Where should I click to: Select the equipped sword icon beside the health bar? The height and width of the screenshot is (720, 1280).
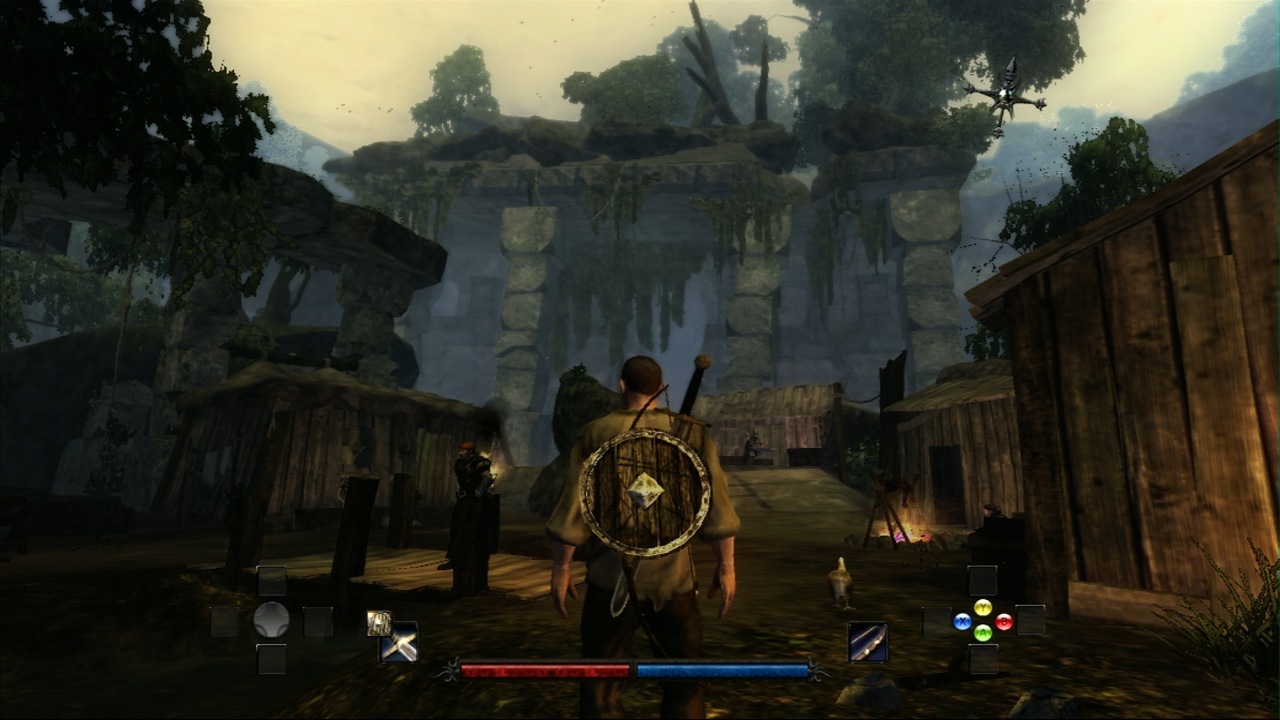(400, 644)
